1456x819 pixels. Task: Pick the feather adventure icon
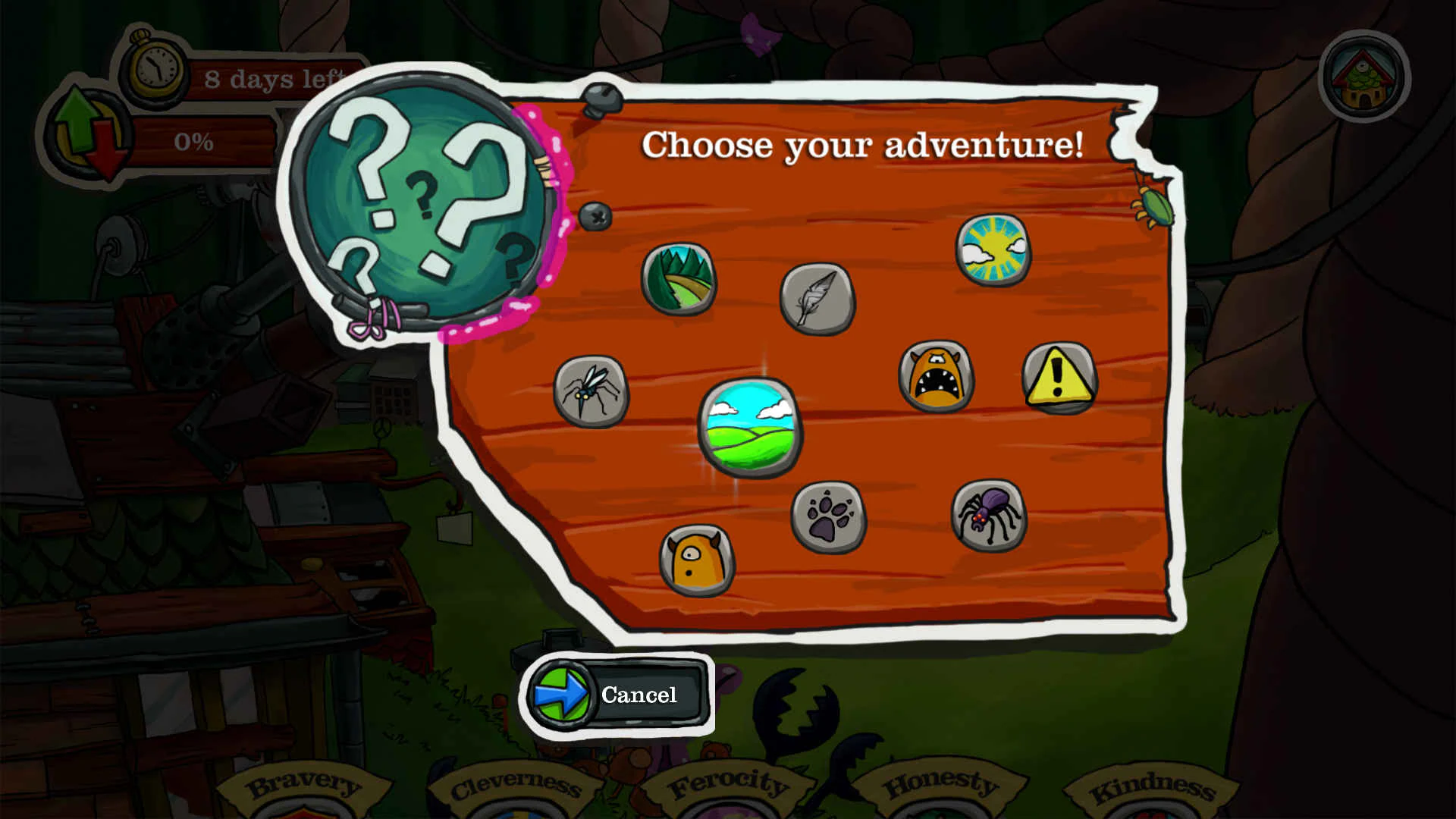click(817, 301)
